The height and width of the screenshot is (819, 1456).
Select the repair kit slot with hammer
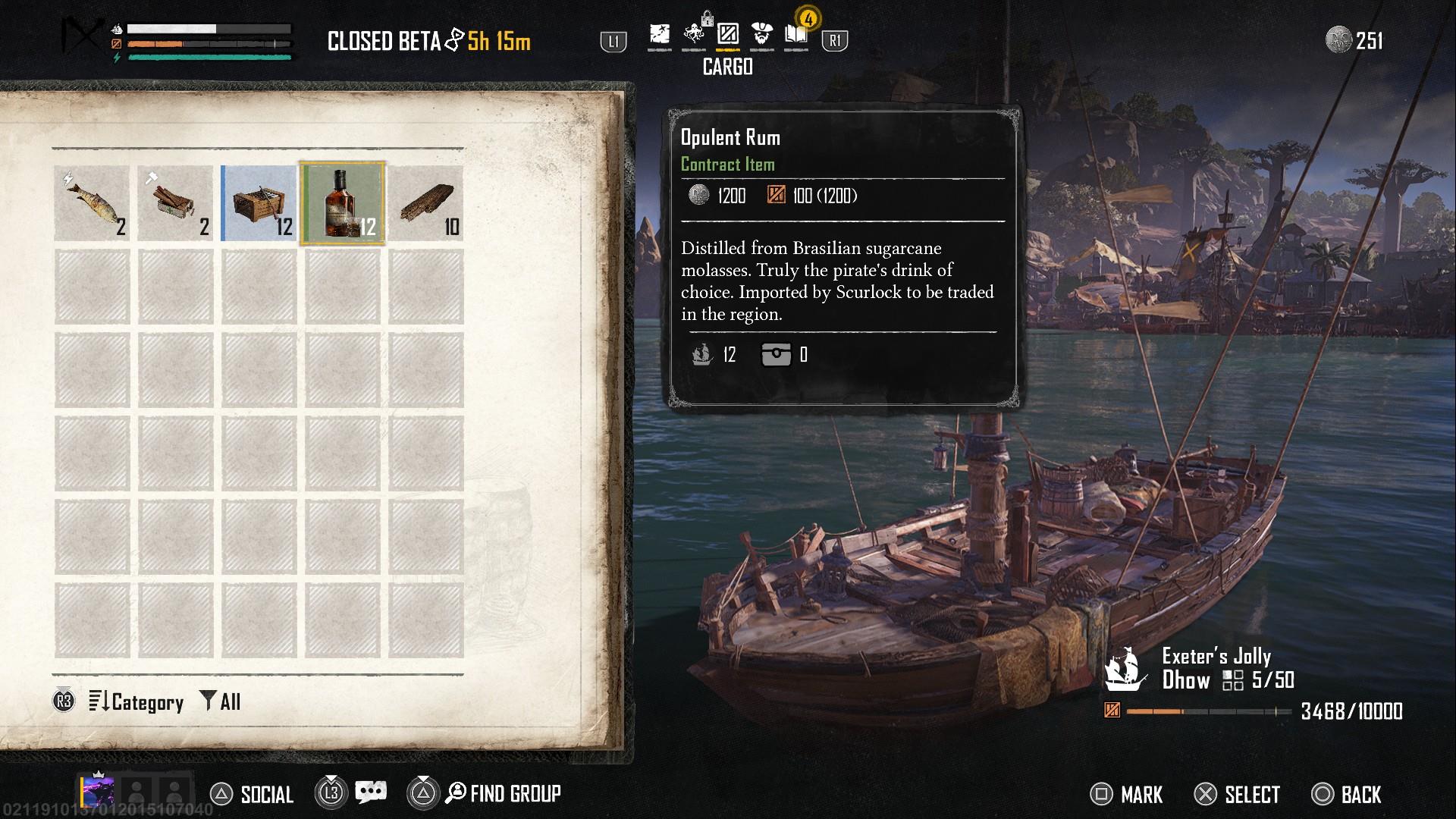pos(175,203)
